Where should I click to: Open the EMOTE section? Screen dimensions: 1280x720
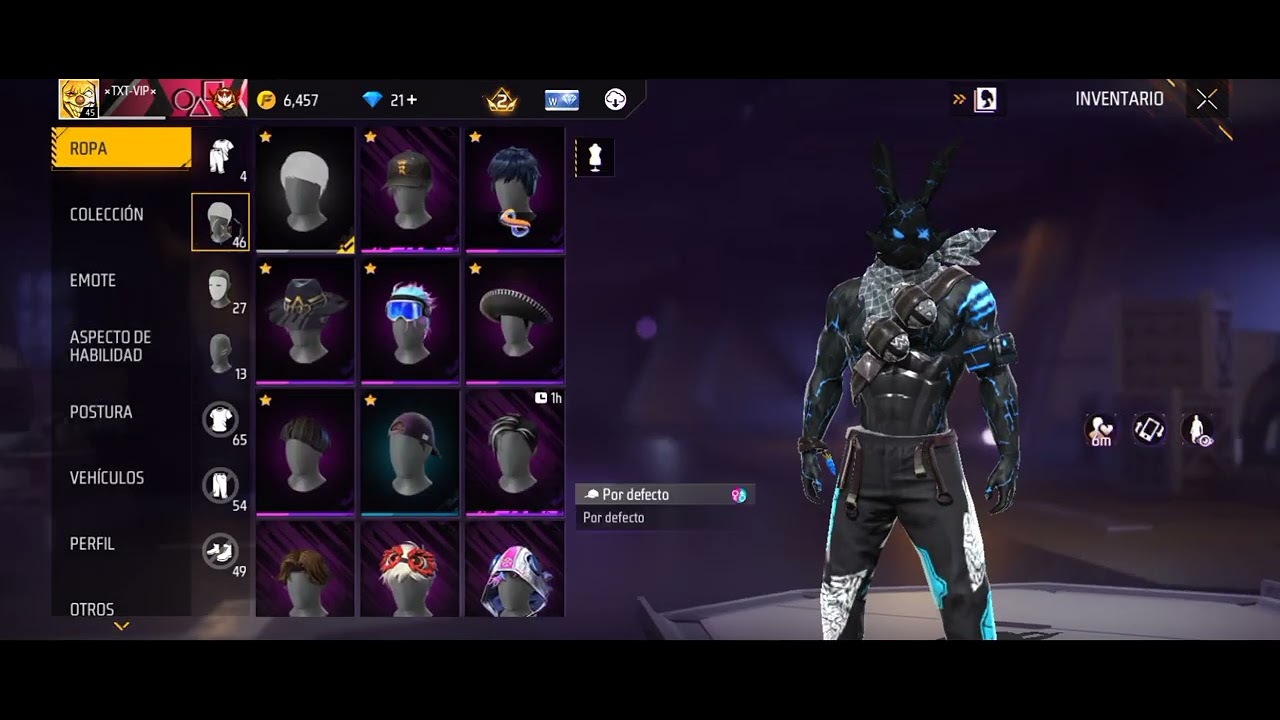[x=93, y=281]
